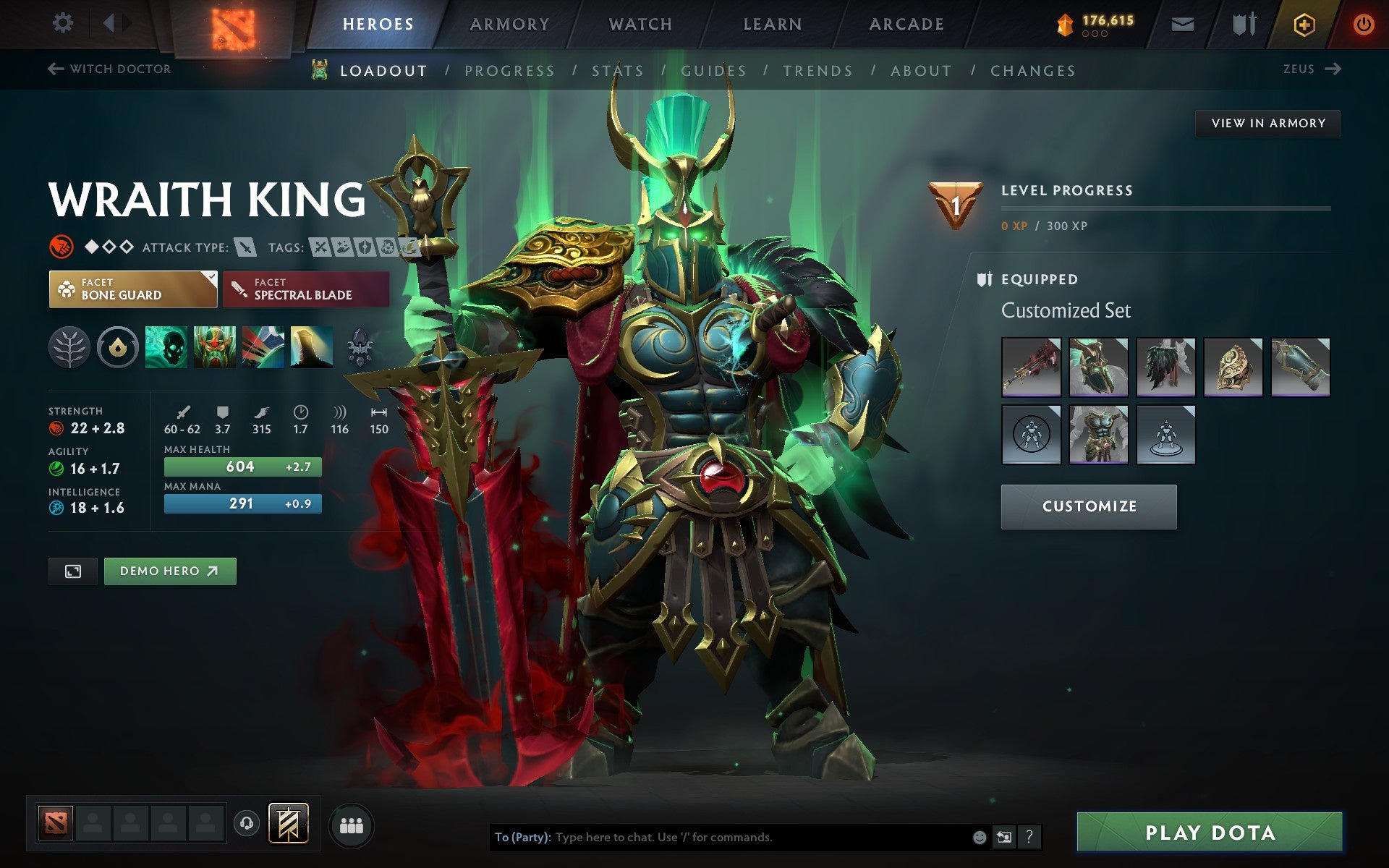This screenshot has height=868, width=1389.
Task: Click the Strength attribute icon
Action: point(56,428)
